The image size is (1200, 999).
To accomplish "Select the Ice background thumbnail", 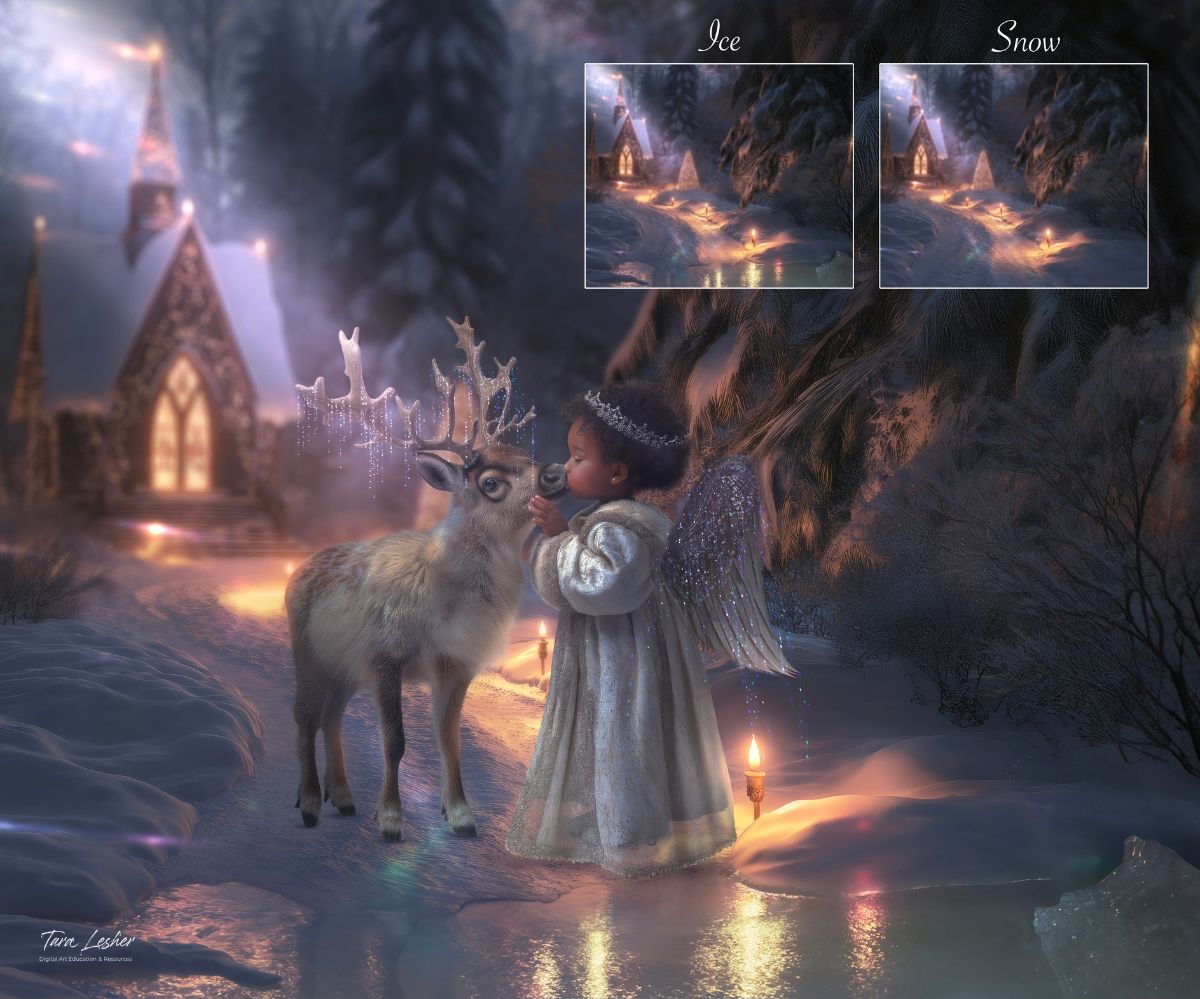I will pyautogui.click(x=718, y=176).
